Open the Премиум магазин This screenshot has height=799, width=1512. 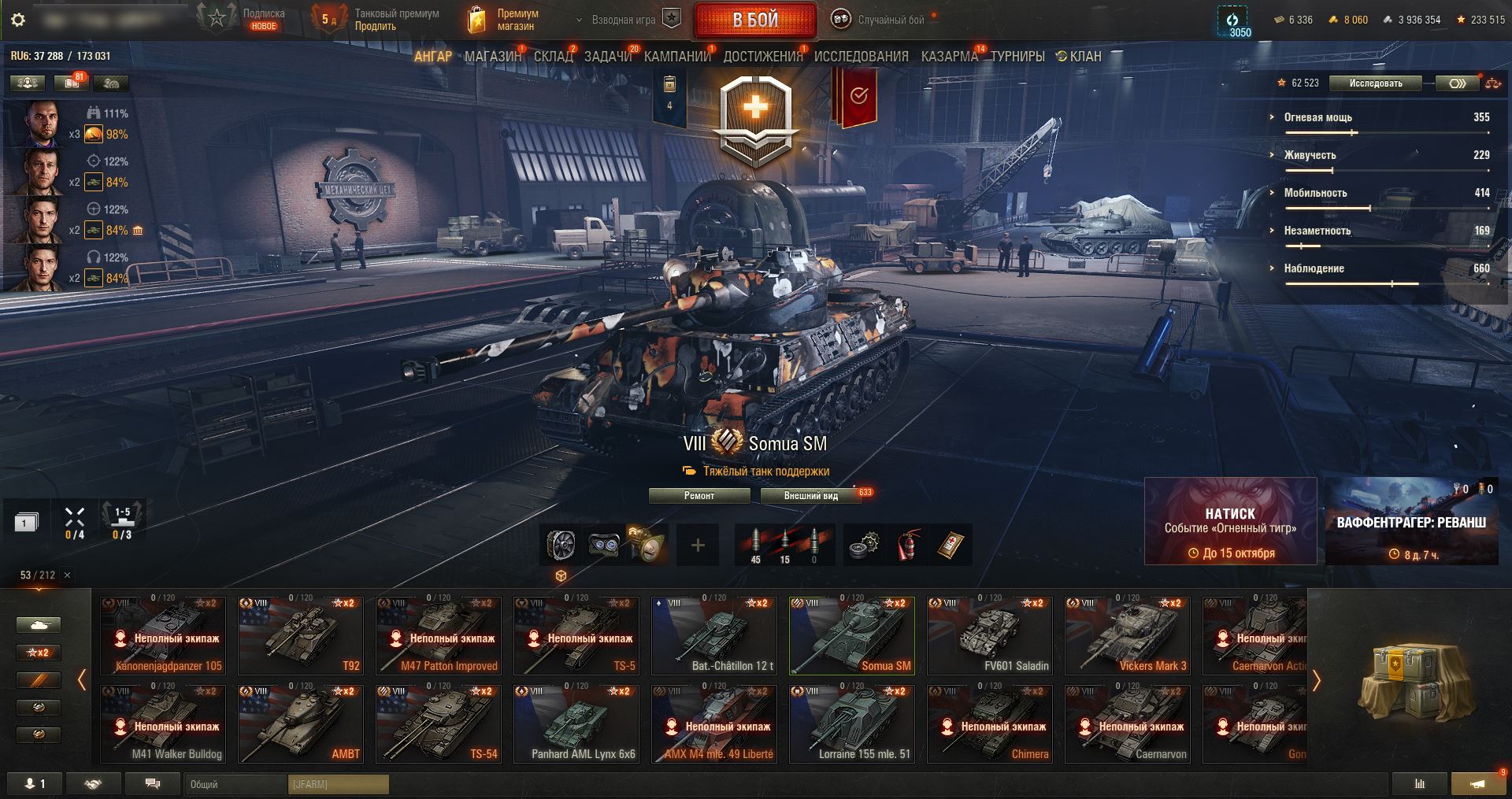(x=505, y=20)
